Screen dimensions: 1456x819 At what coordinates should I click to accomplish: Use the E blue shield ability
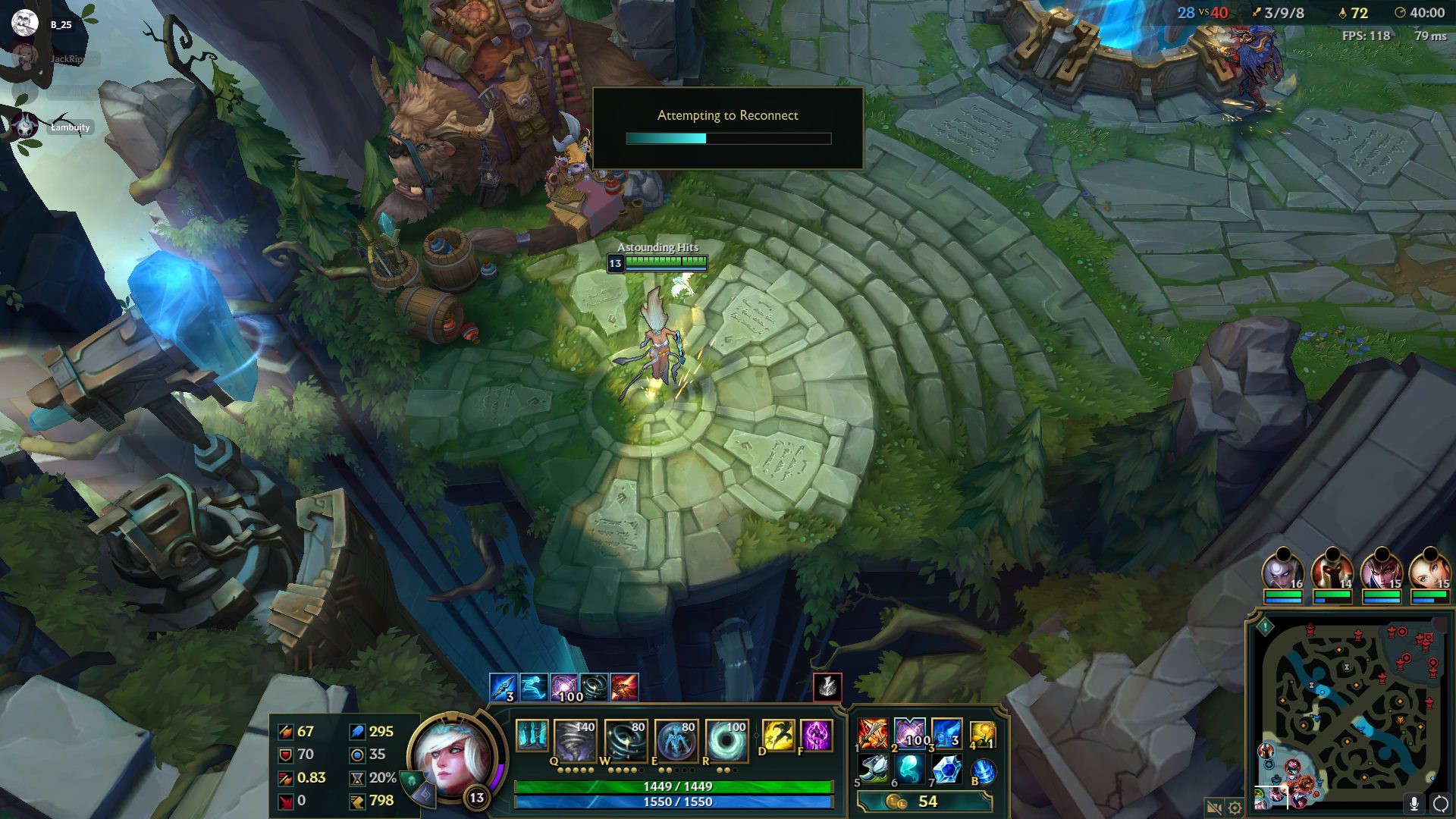676,738
